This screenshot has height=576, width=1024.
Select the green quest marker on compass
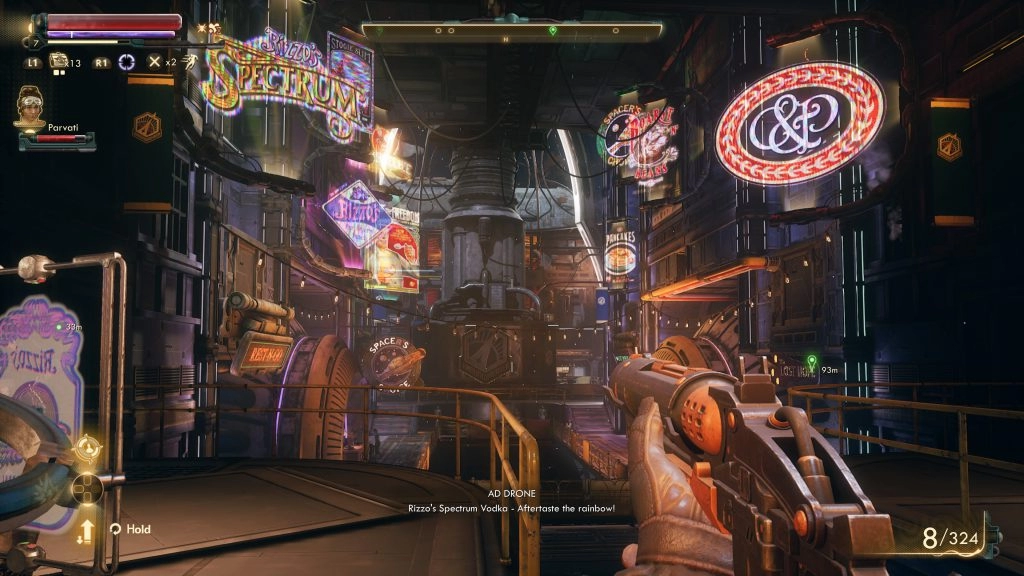(x=553, y=31)
